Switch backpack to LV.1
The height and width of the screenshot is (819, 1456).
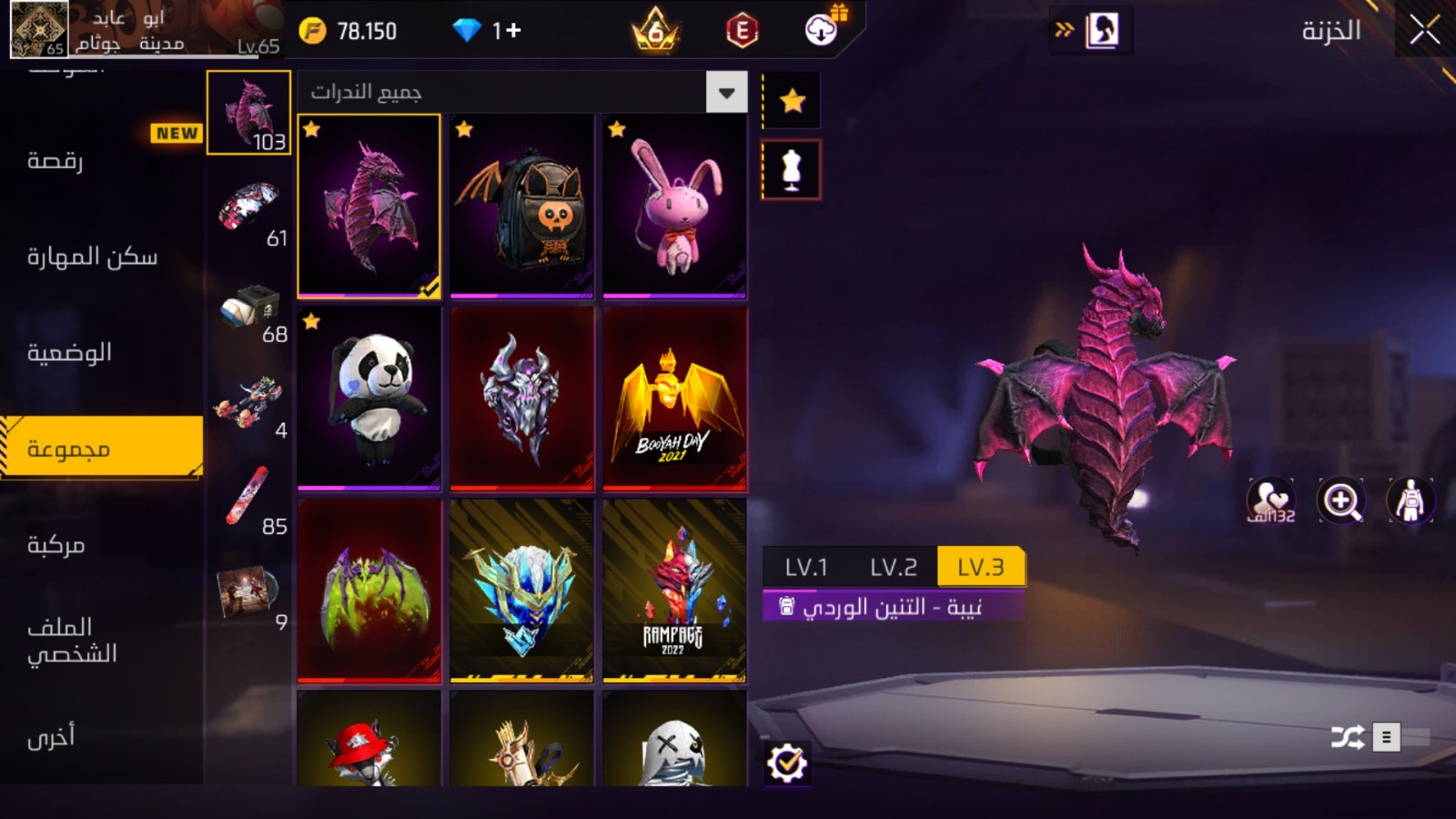click(x=806, y=567)
